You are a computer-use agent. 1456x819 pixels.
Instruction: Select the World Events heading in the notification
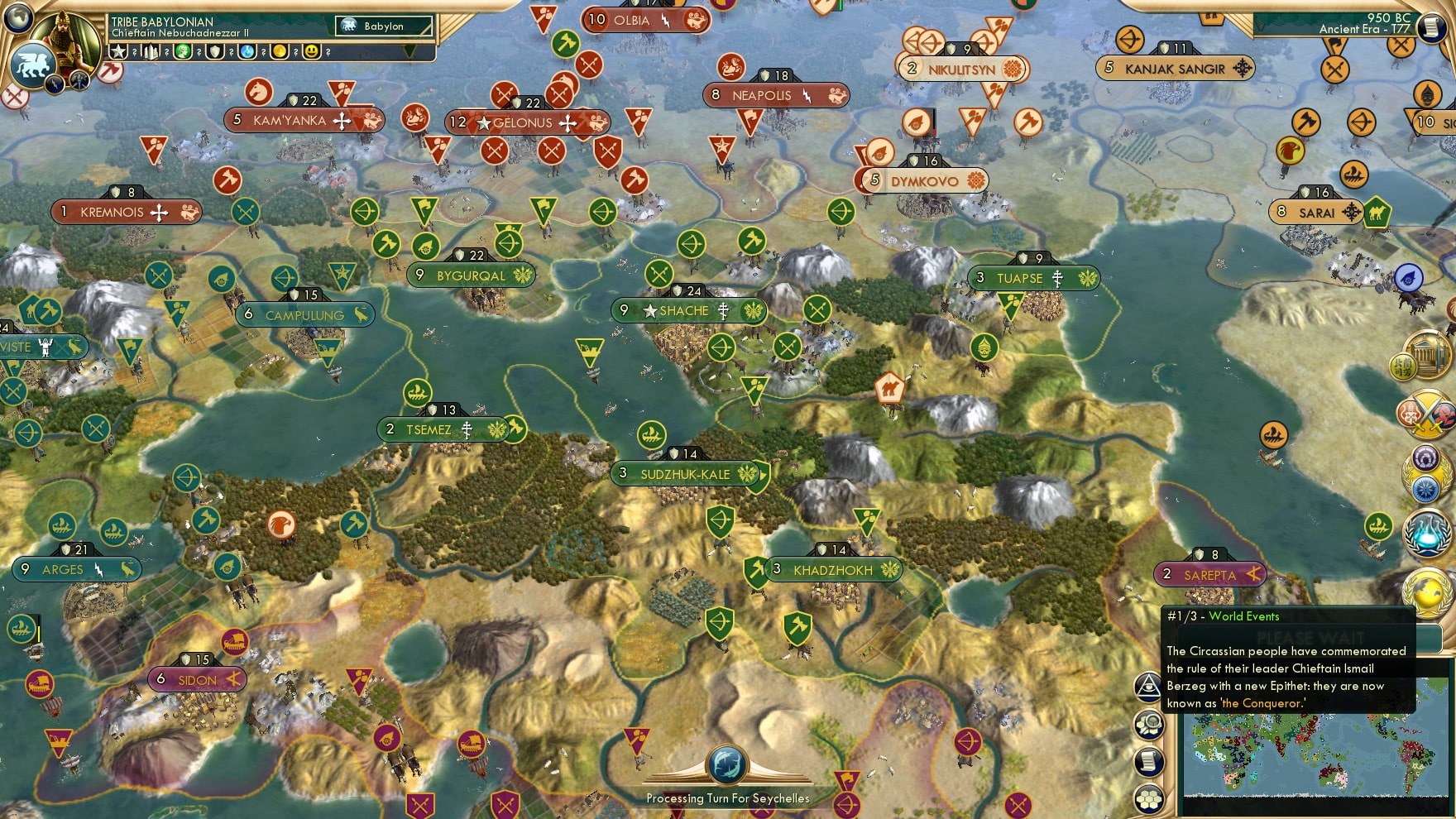pyautogui.click(x=1243, y=616)
